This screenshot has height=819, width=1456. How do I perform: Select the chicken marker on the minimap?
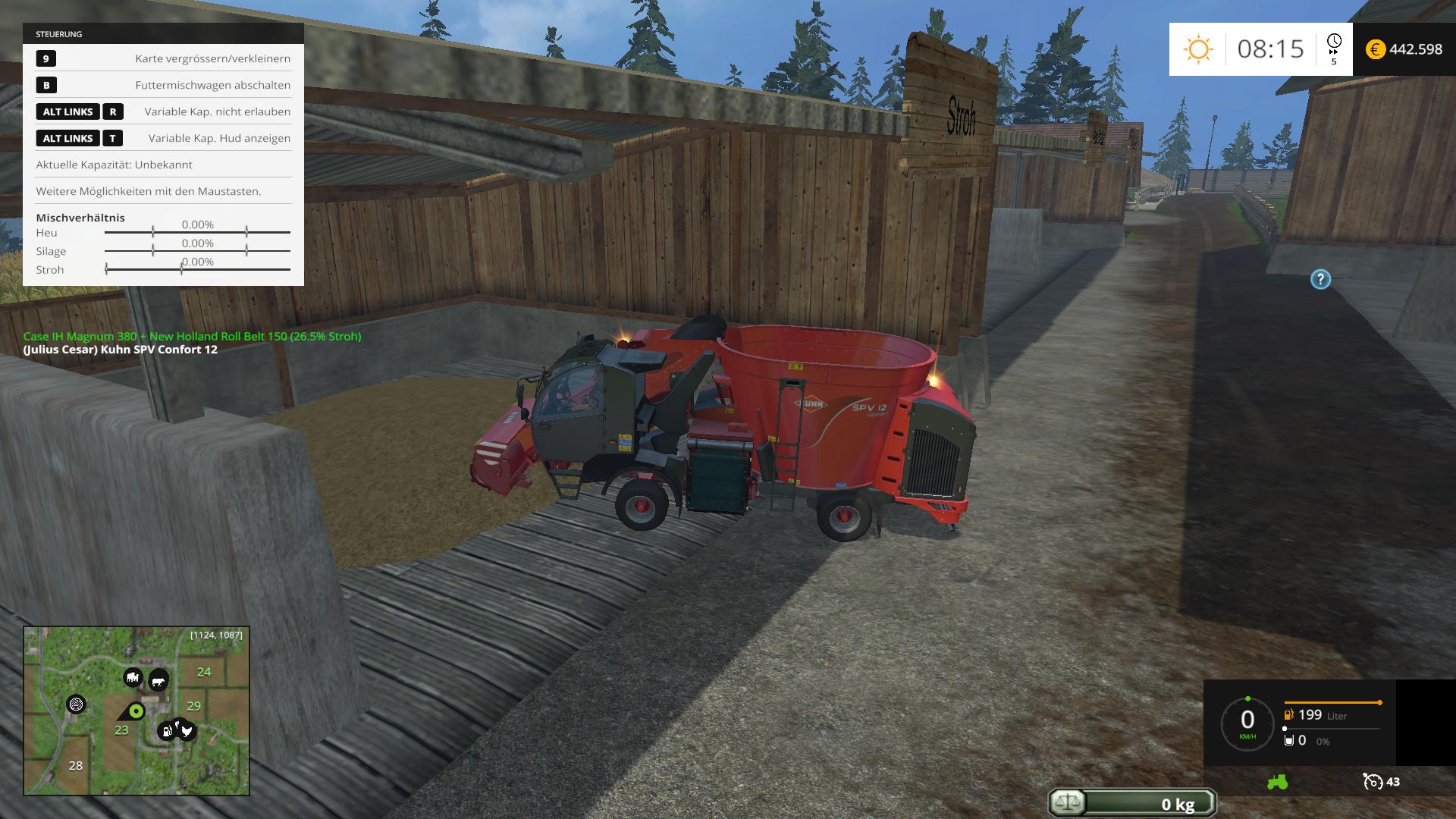tap(185, 730)
